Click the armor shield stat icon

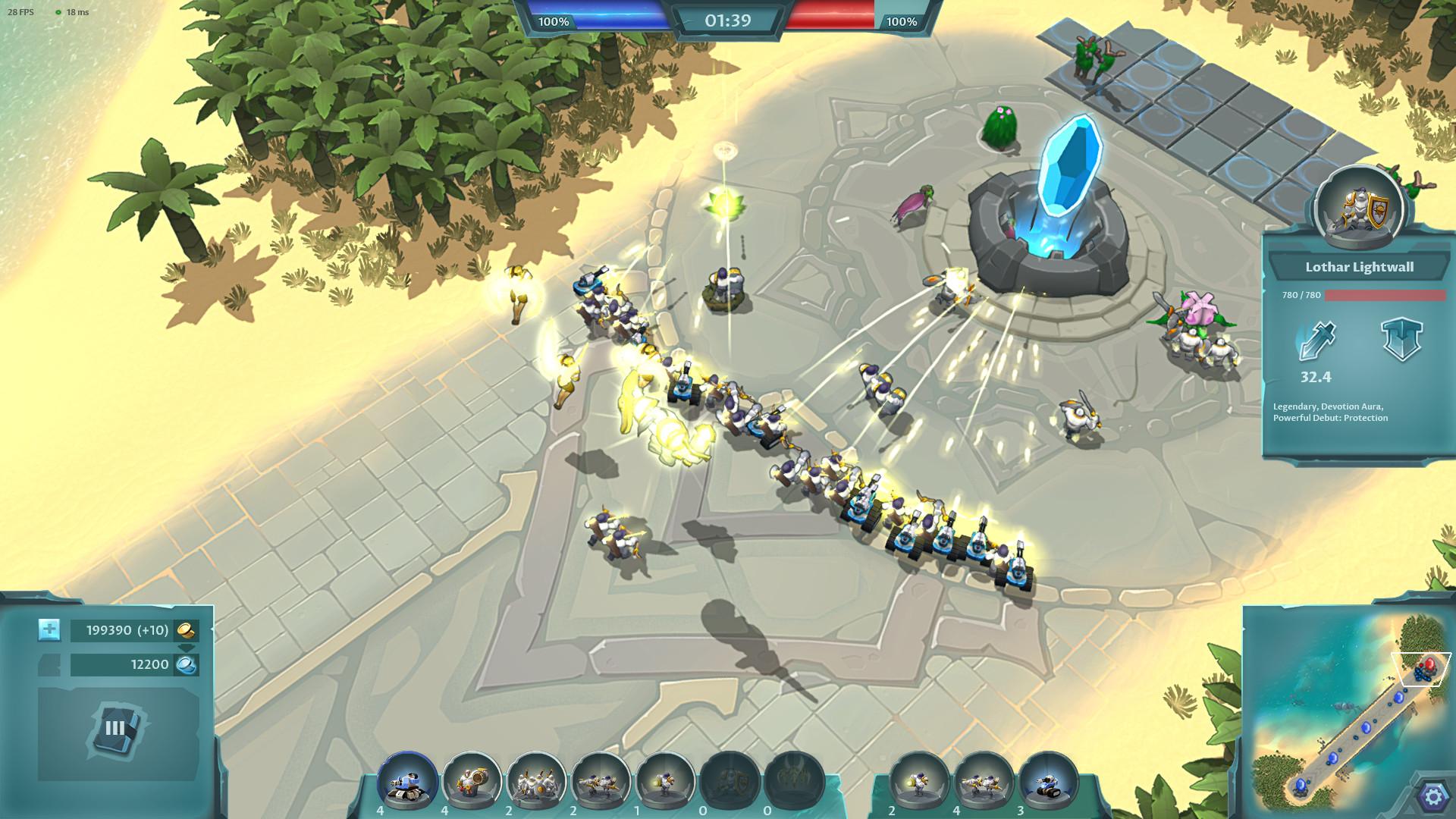coord(1401,339)
